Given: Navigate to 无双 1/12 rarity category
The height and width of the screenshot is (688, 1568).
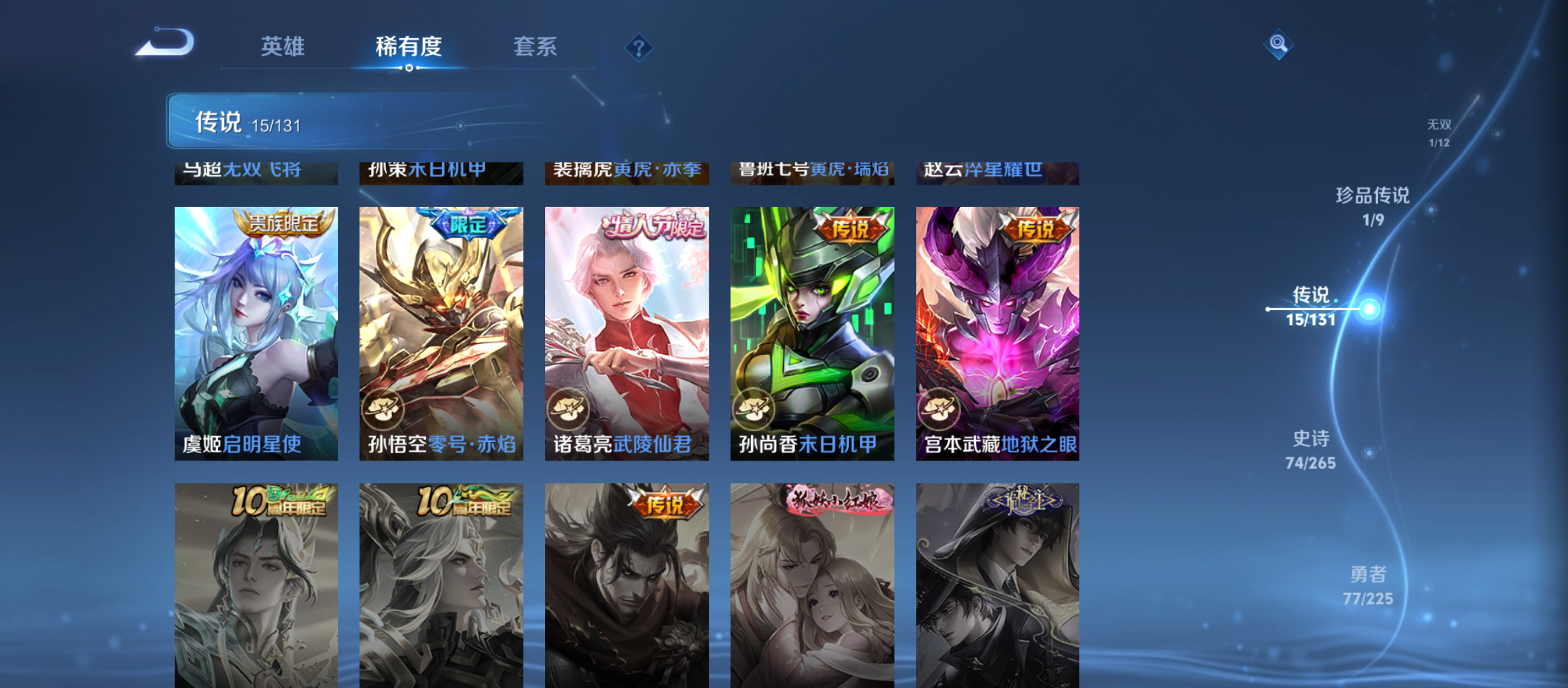Looking at the screenshot, I should coord(1439,131).
